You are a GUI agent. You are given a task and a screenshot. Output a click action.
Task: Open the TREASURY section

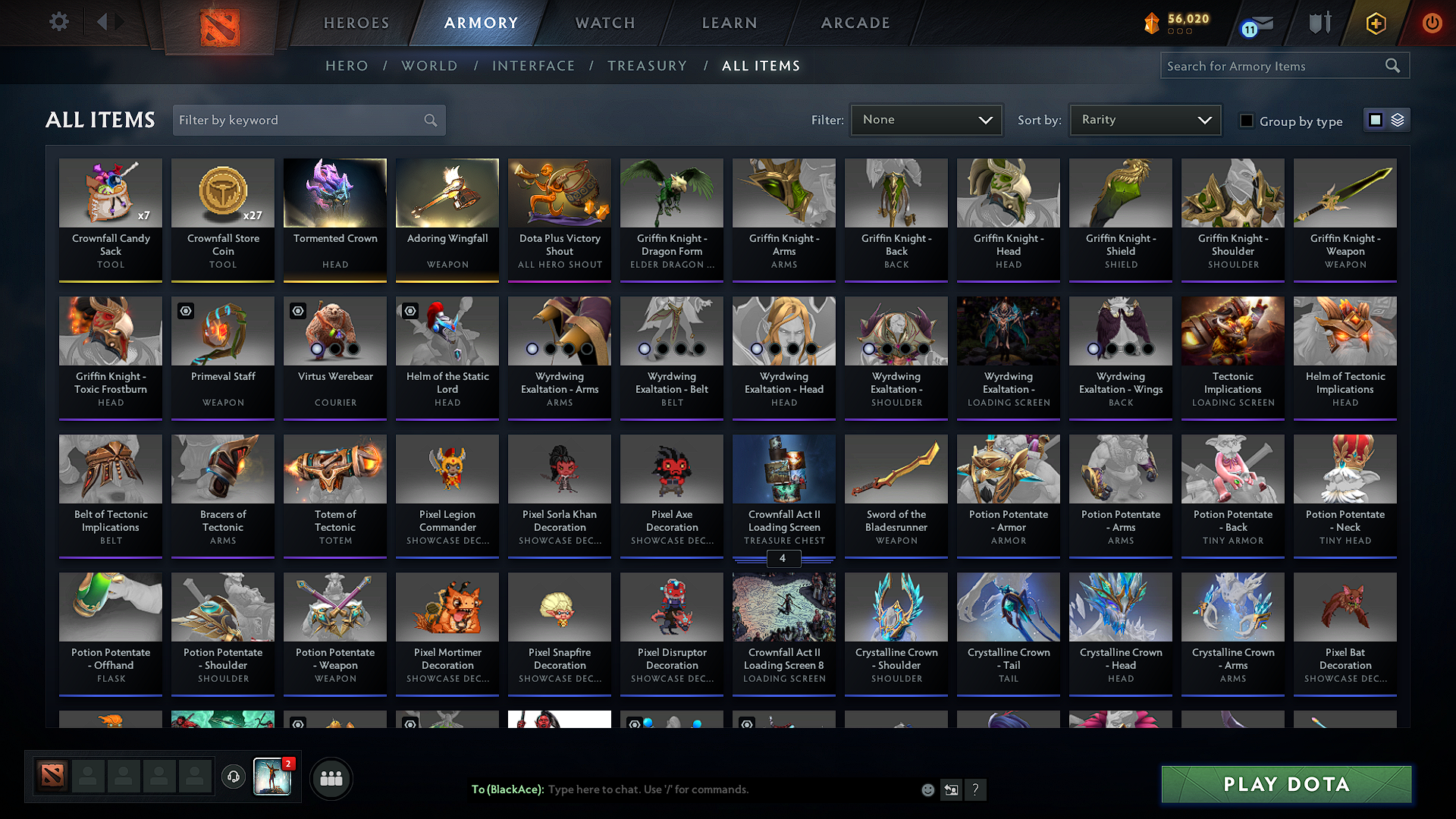click(x=647, y=66)
